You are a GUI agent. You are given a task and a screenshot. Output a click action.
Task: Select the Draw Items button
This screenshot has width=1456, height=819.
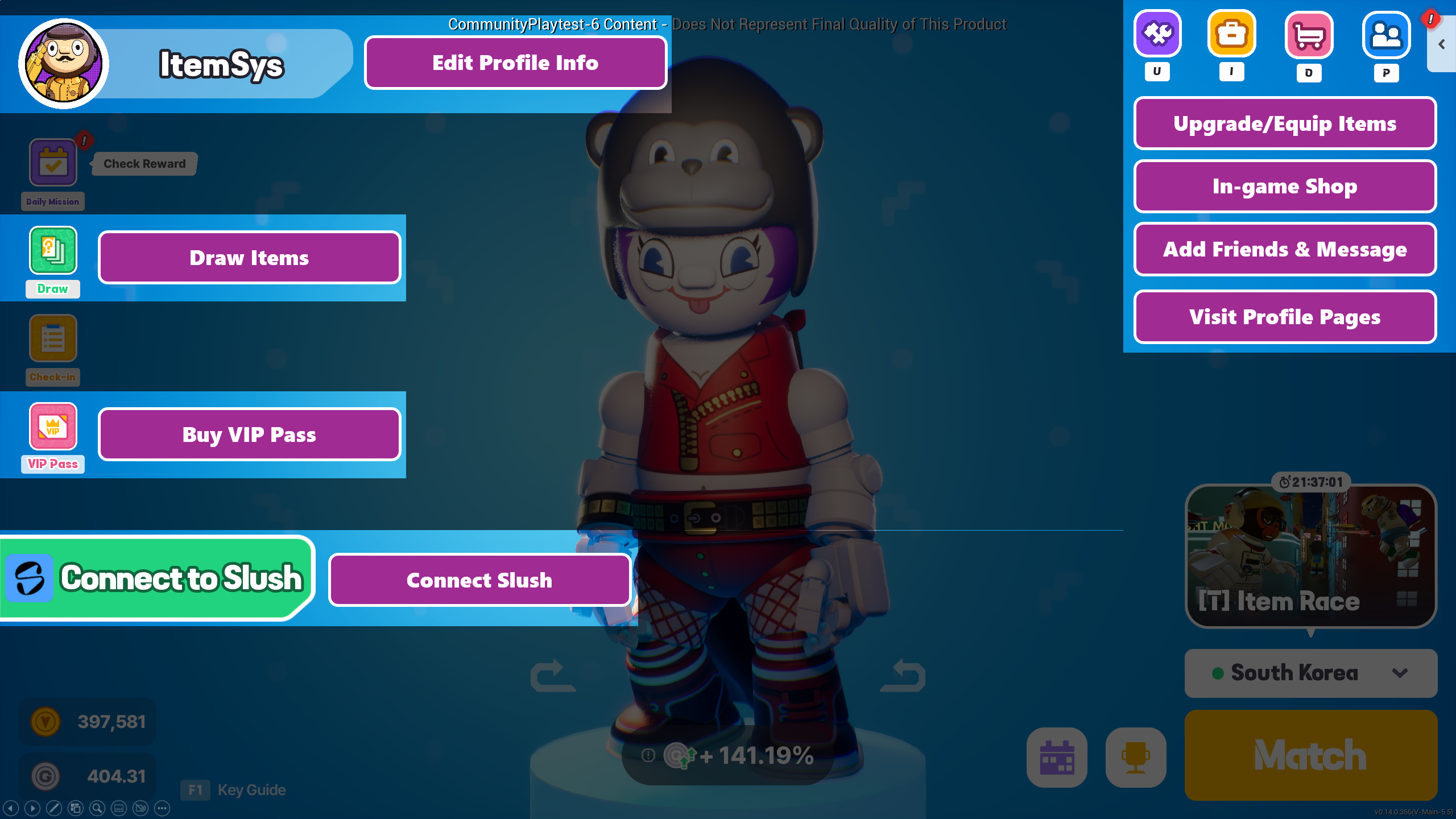(x=249, y=258)
